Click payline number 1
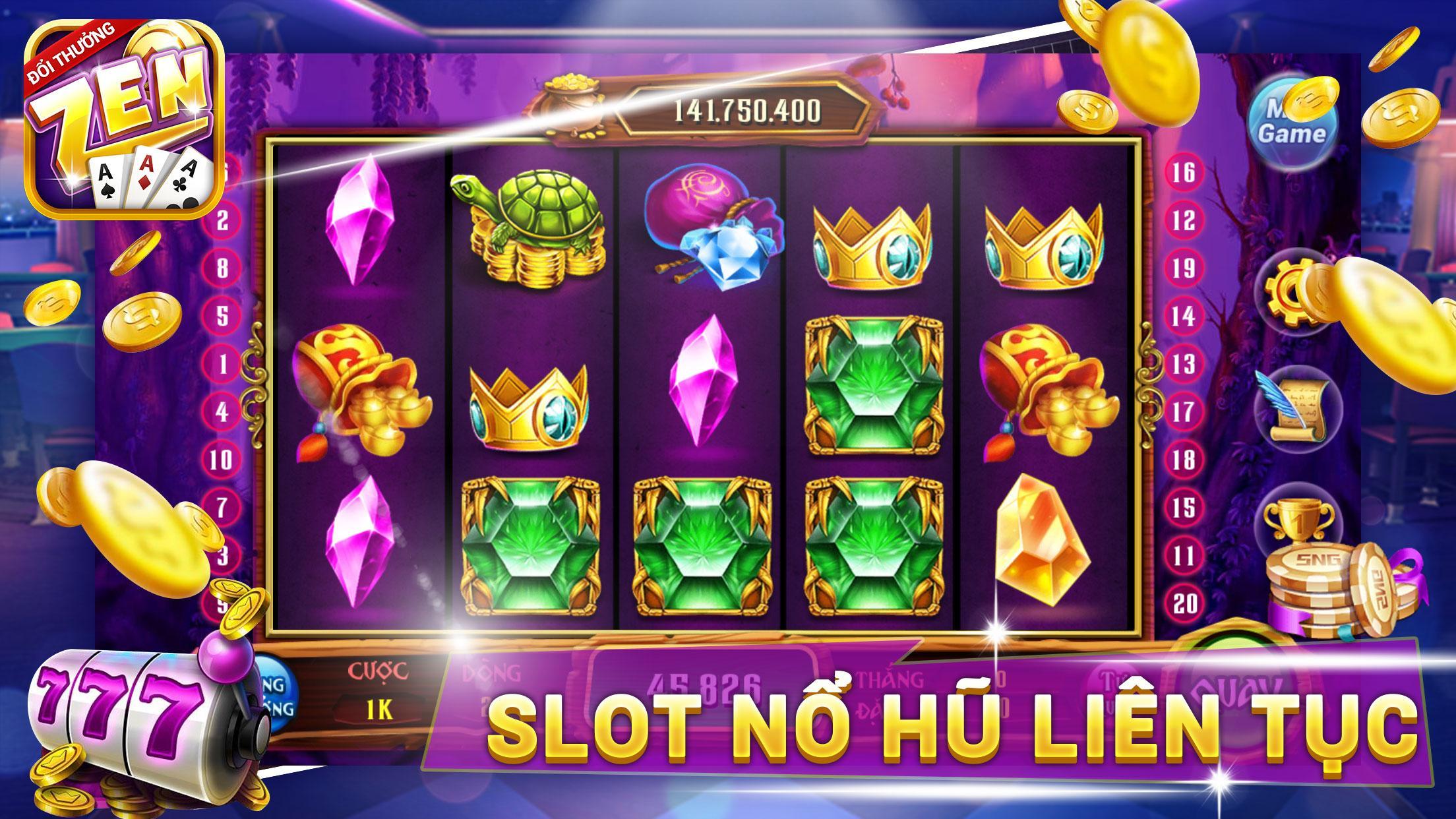Image resolution: width=1456 pixels, height=819 pixels. (222, 364)
